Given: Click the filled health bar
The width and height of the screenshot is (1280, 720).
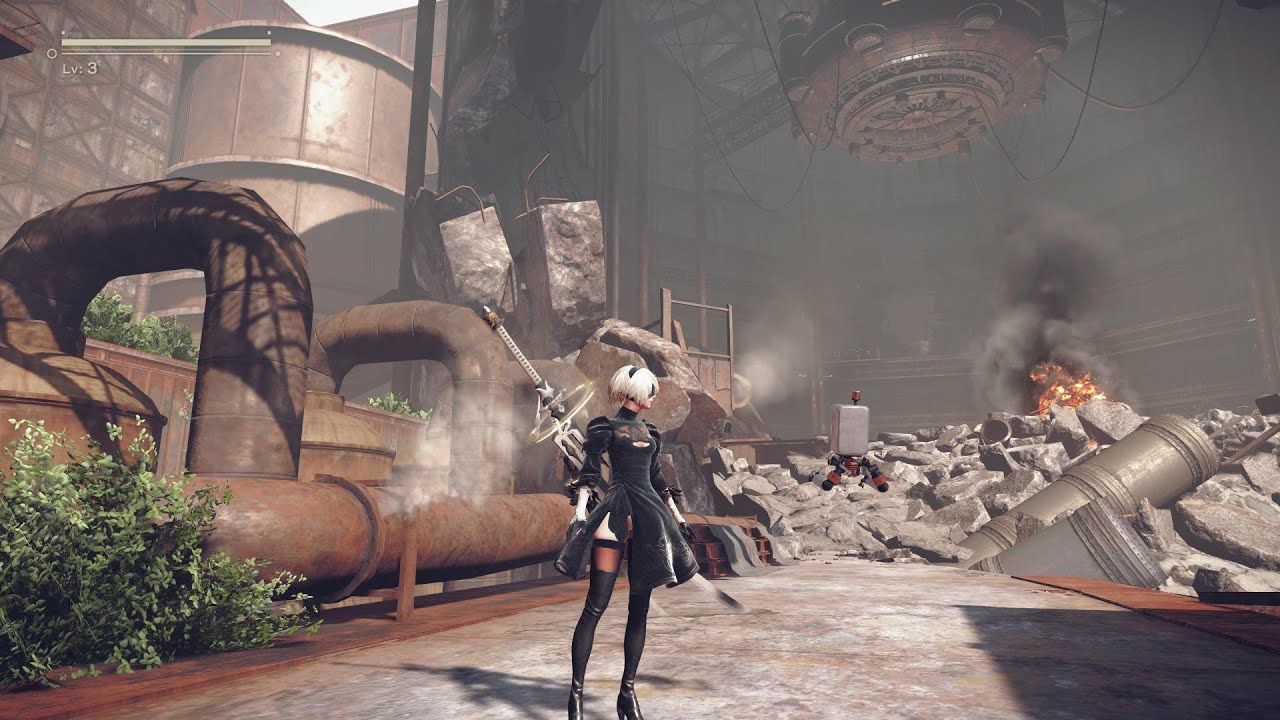Looking at the screenshot, I should coord(165,42).
